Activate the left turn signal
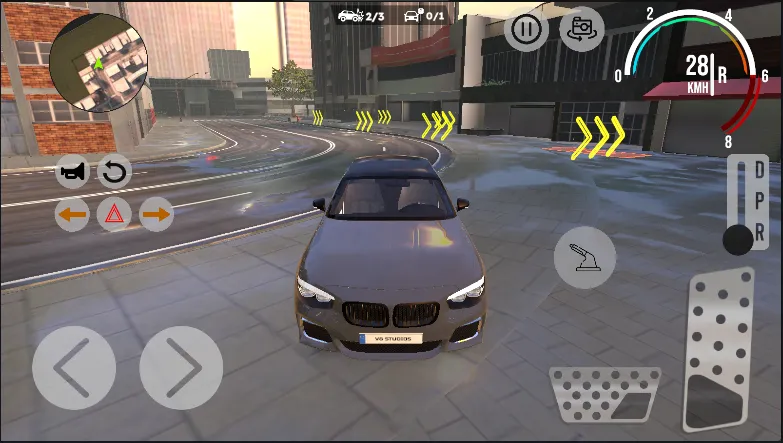The width and height of the screenshot is (783, 443). [x=72, y=214]
